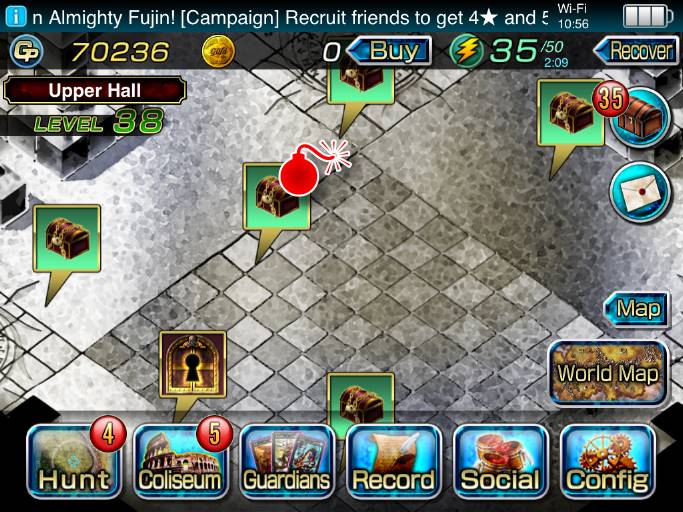Select the treasure chest marker with the bomb
Viewport: 683px width, 512px height.
click(277, 195)
